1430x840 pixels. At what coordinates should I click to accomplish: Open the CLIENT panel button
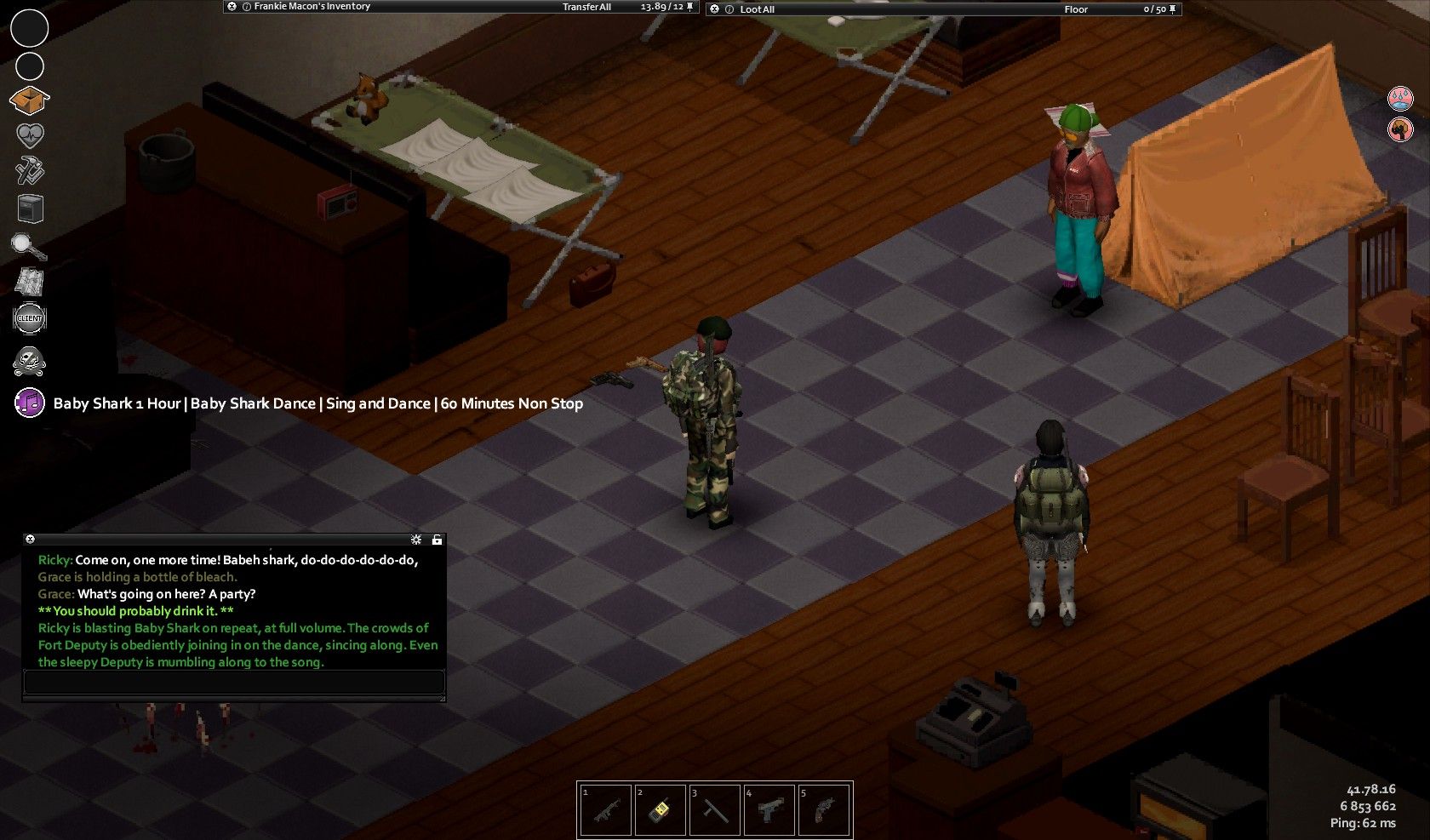pyautogui.click(x=30, y=318)
